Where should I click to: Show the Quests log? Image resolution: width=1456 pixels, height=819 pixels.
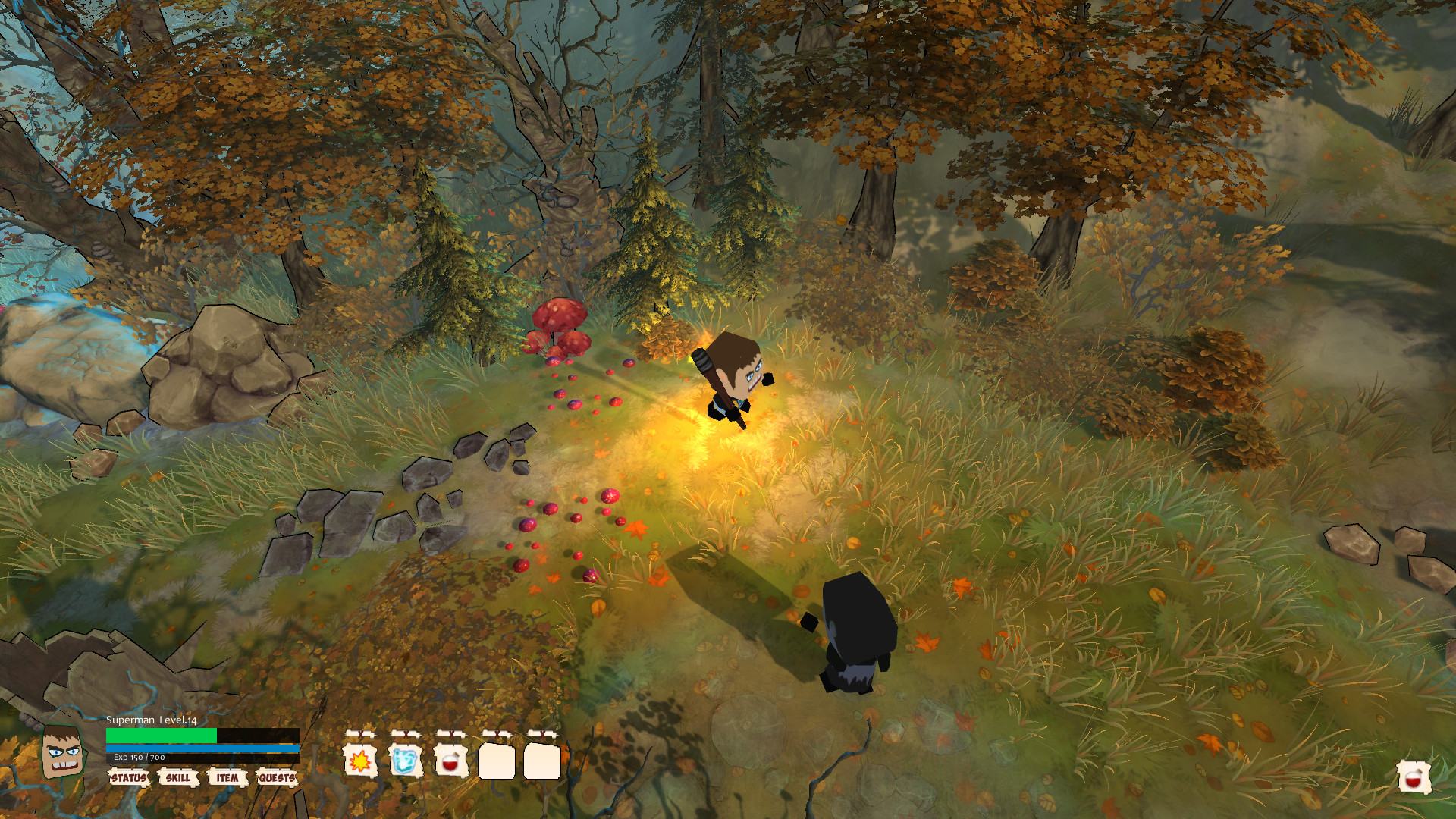click(x=276, y=778)
